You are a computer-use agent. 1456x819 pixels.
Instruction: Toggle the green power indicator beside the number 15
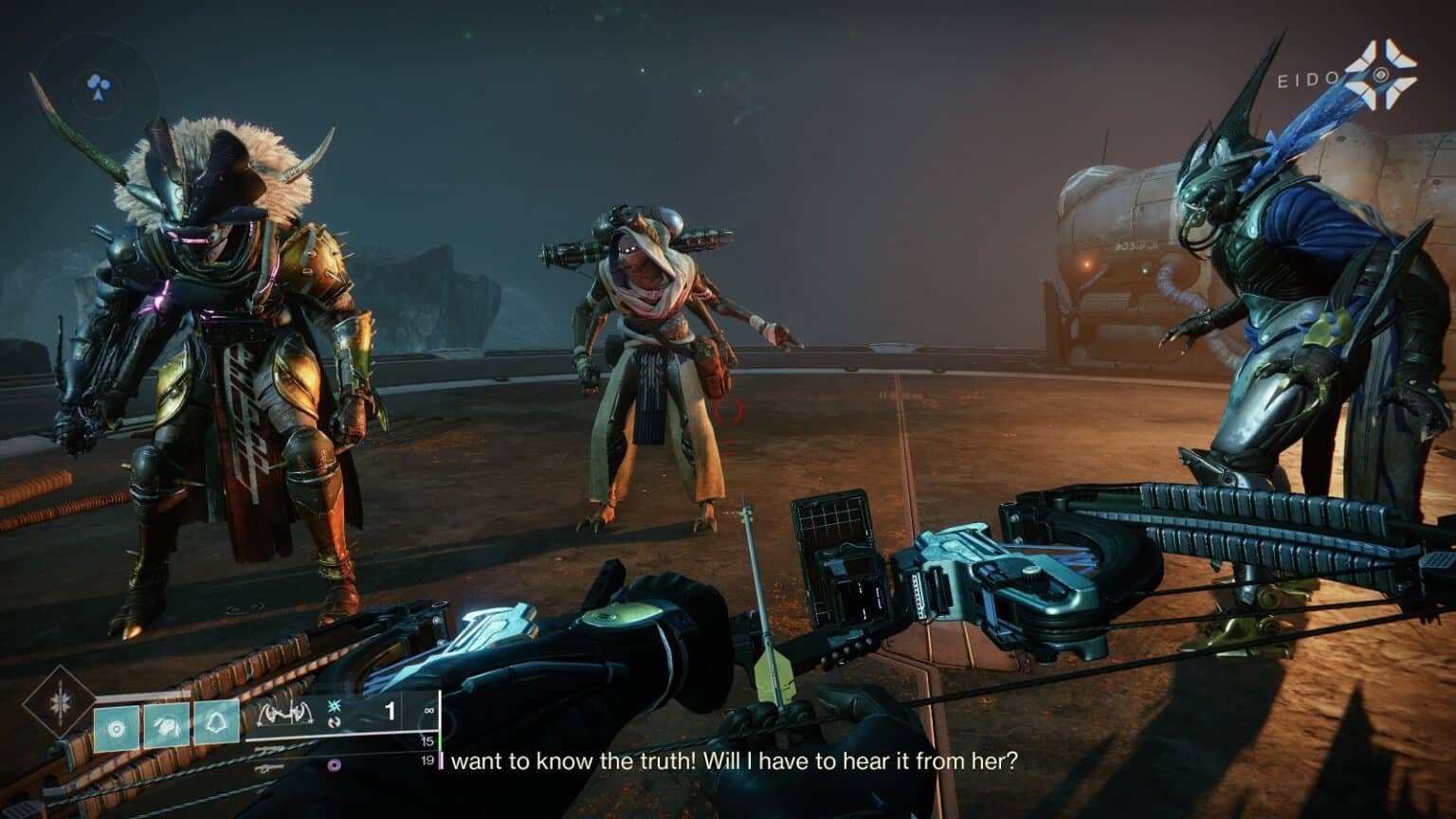tap(441, 740)
